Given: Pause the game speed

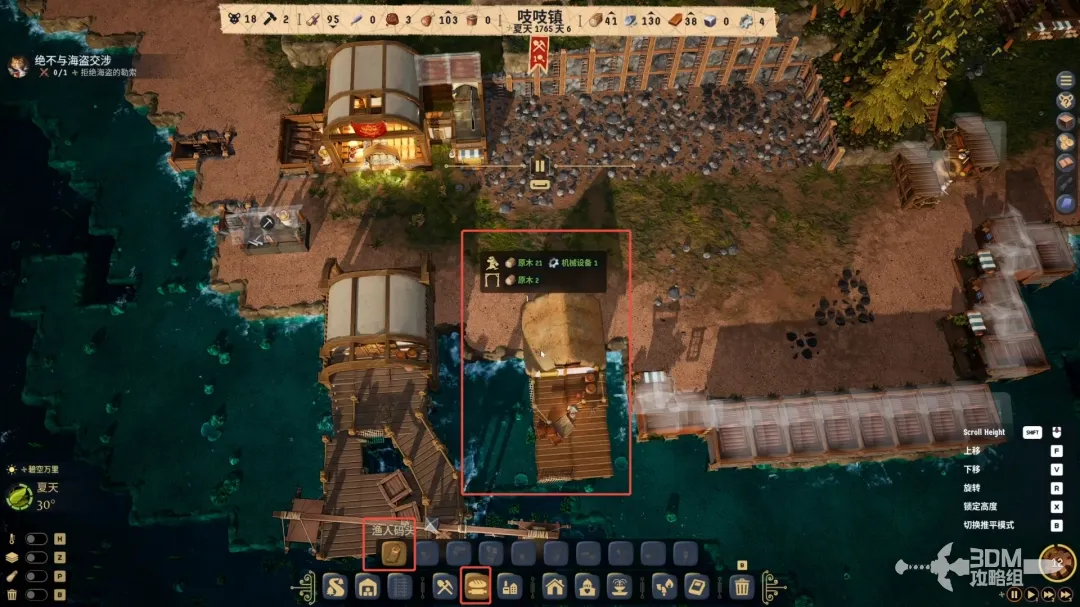Looking at the screenshot, I should point(1014,594).
